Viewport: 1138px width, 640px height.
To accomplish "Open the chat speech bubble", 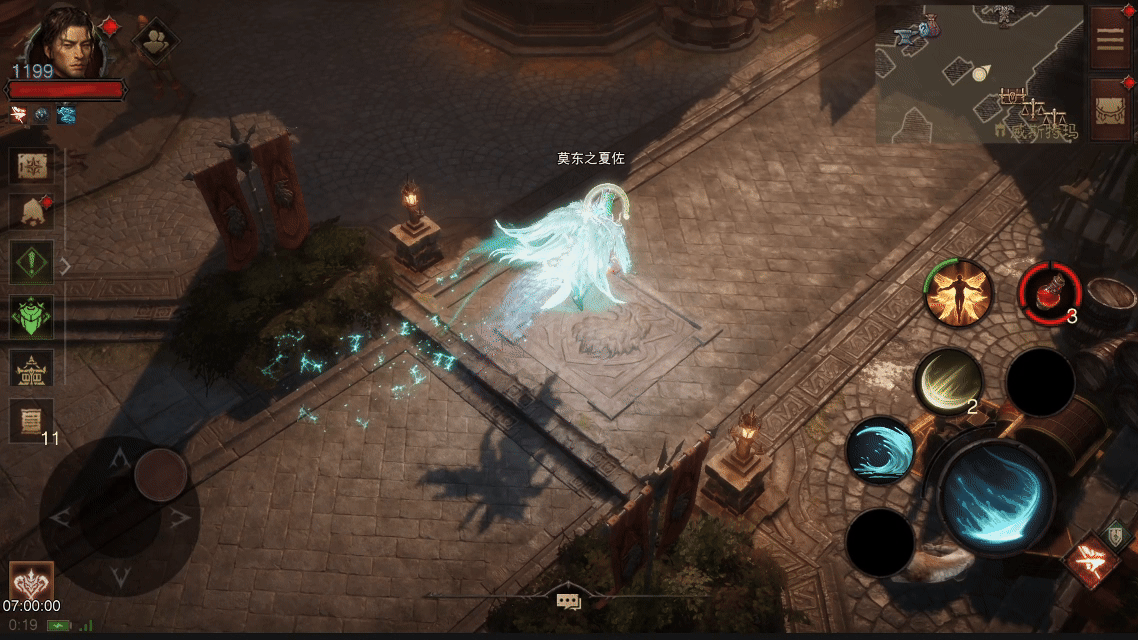I will (569, 600).
